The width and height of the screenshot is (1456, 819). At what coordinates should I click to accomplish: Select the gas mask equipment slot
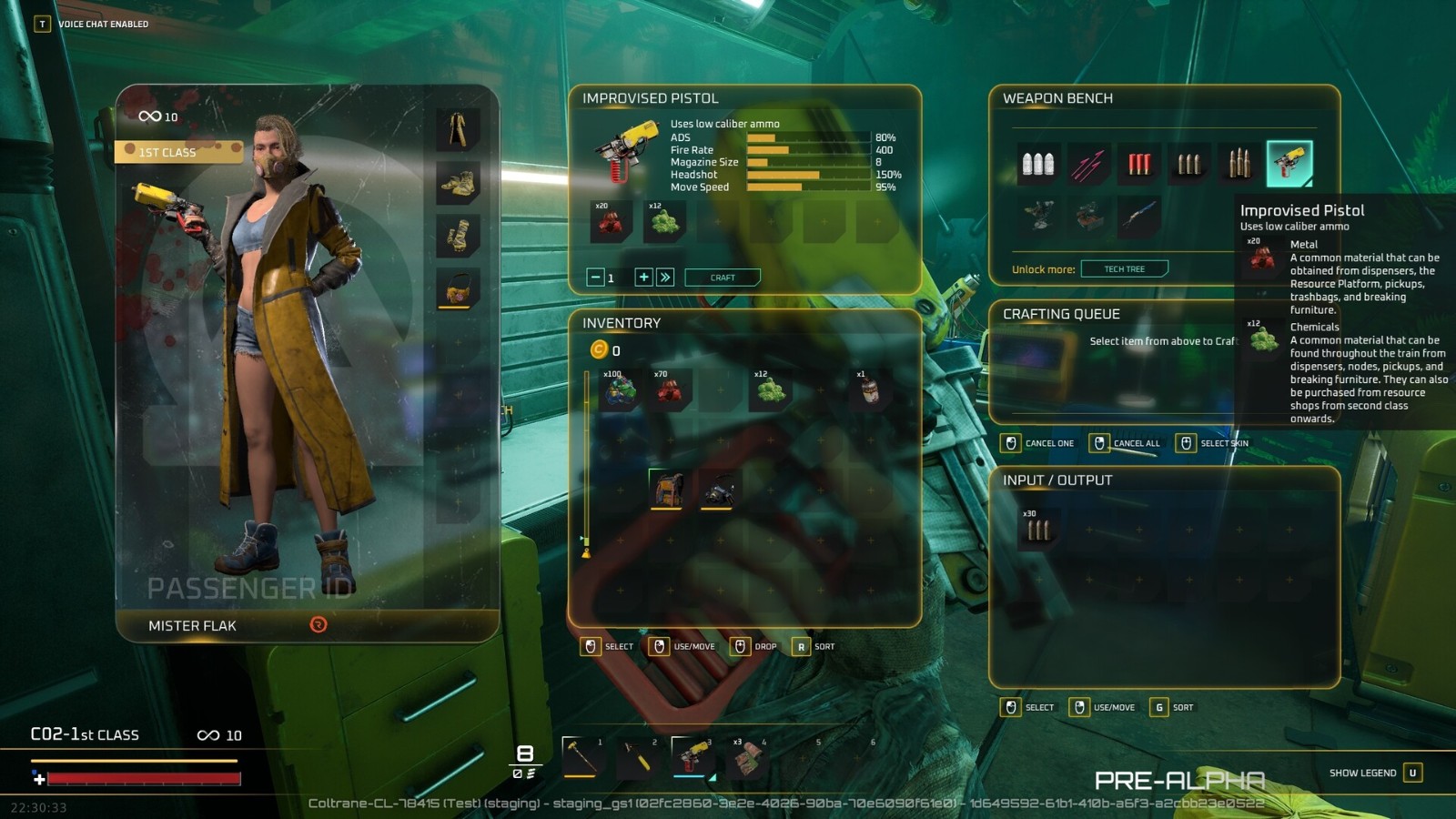tap(458, 289)
